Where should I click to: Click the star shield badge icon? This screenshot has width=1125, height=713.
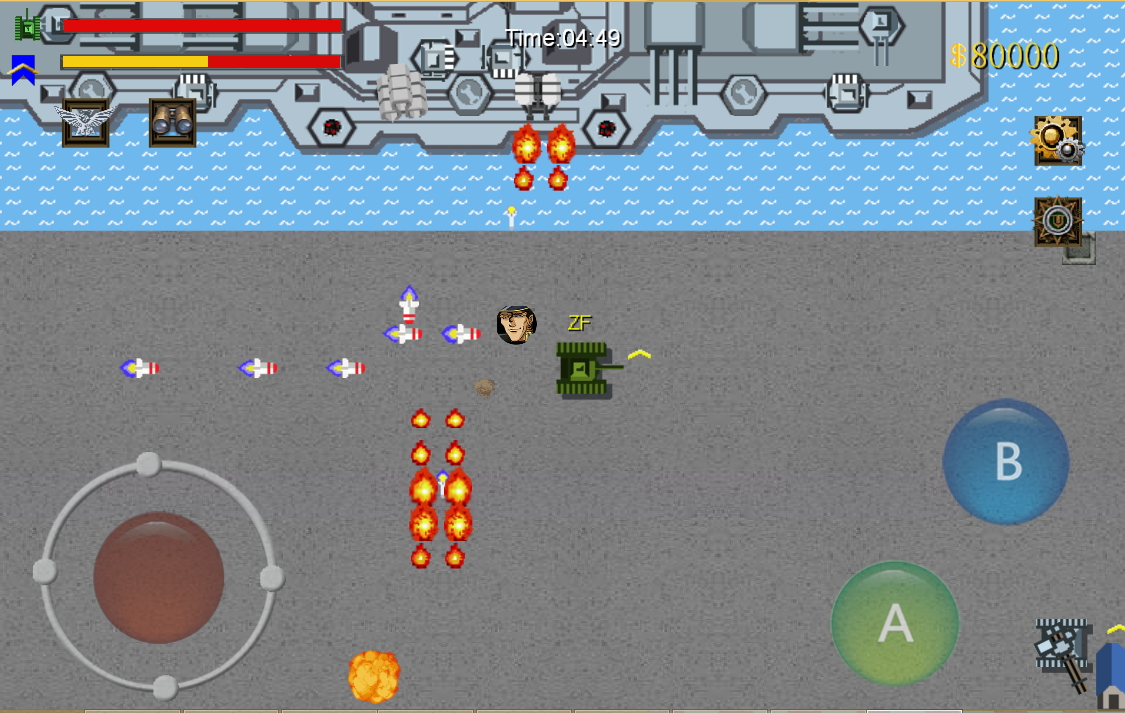[1057, 221]
